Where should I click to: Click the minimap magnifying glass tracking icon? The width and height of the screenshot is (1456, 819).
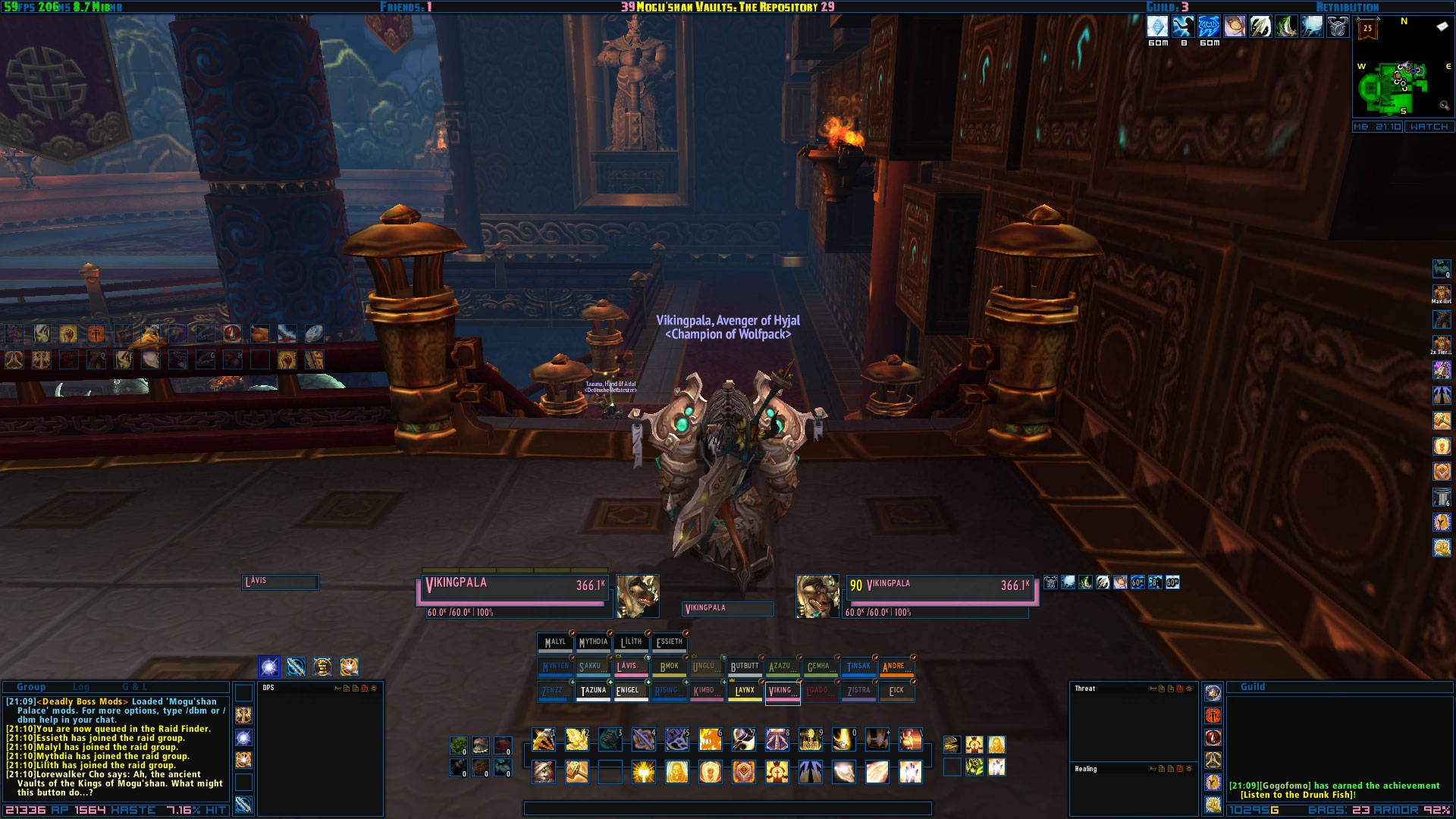(x=1444, y=106)
